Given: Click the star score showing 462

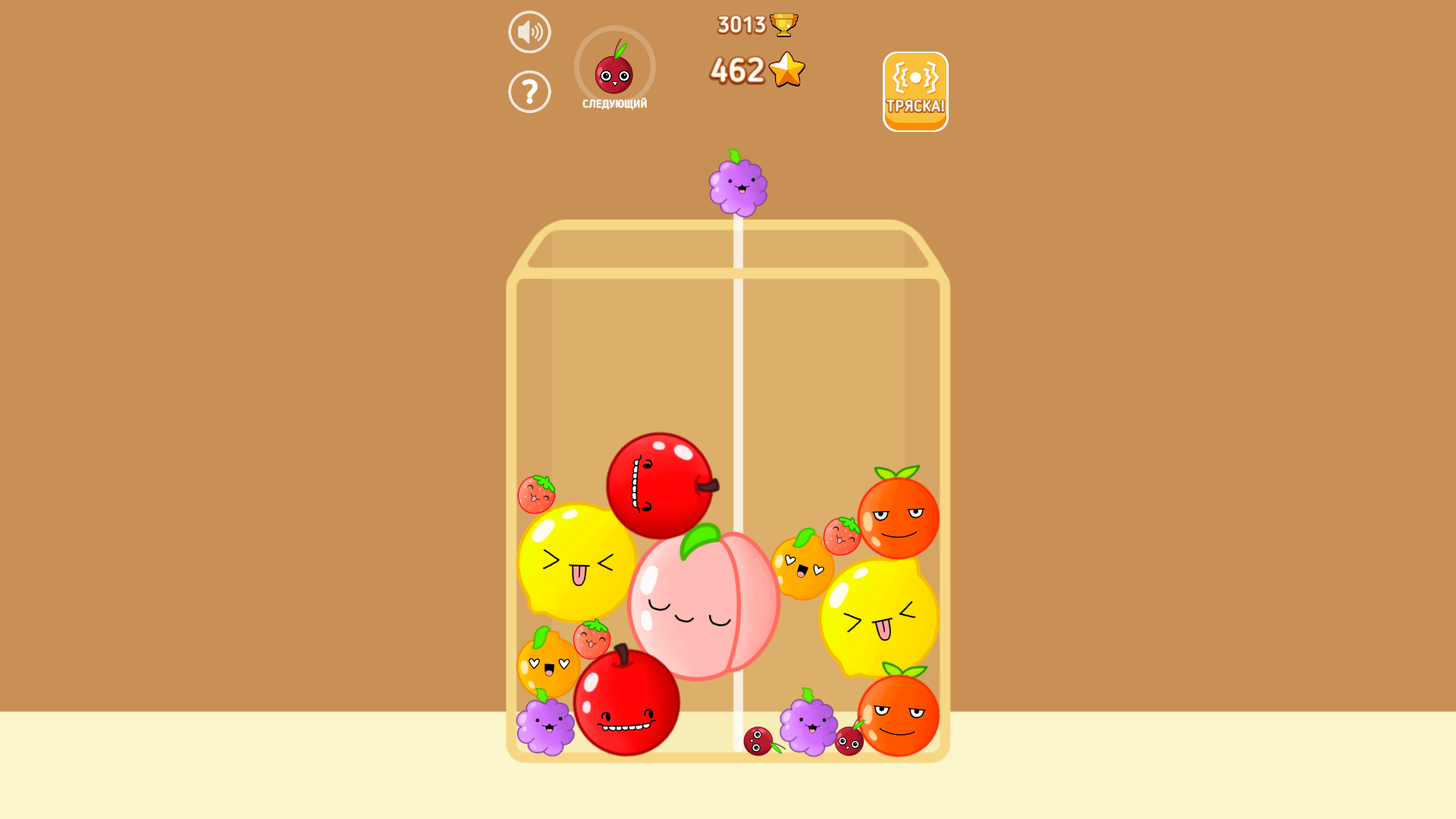Looking at the screenshot, I should tap(737, 69).
